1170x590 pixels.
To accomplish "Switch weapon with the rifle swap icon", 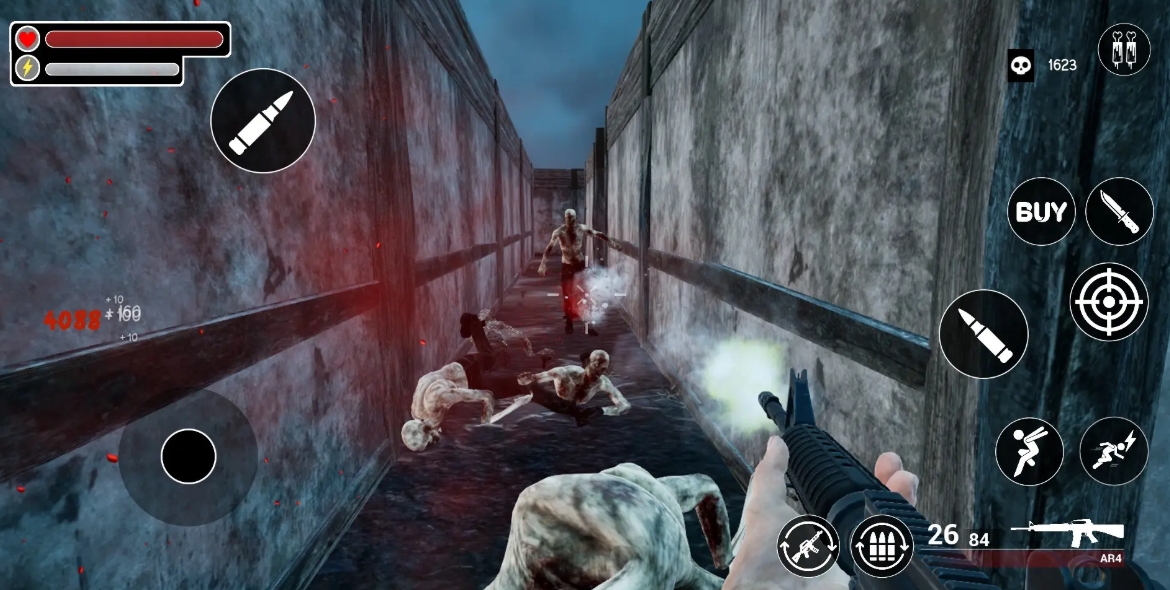I will click(x=808, y=546).
